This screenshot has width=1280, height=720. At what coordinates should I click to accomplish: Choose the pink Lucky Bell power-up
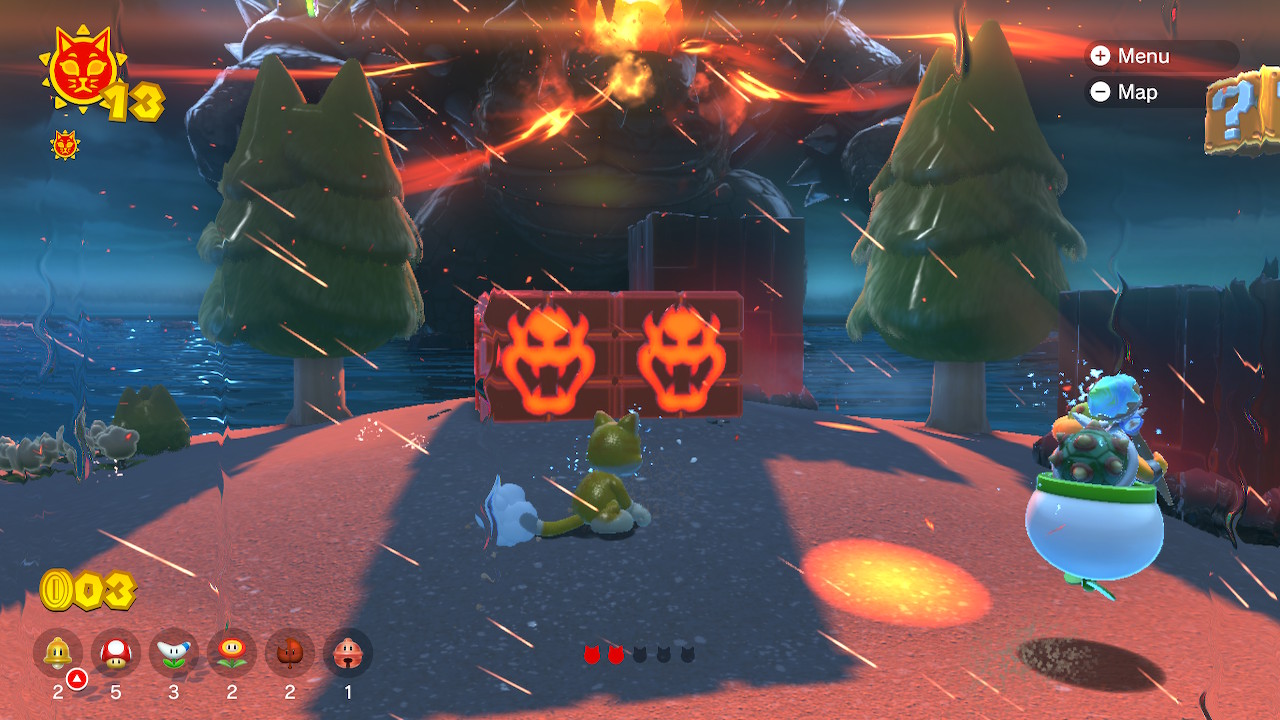348,653
